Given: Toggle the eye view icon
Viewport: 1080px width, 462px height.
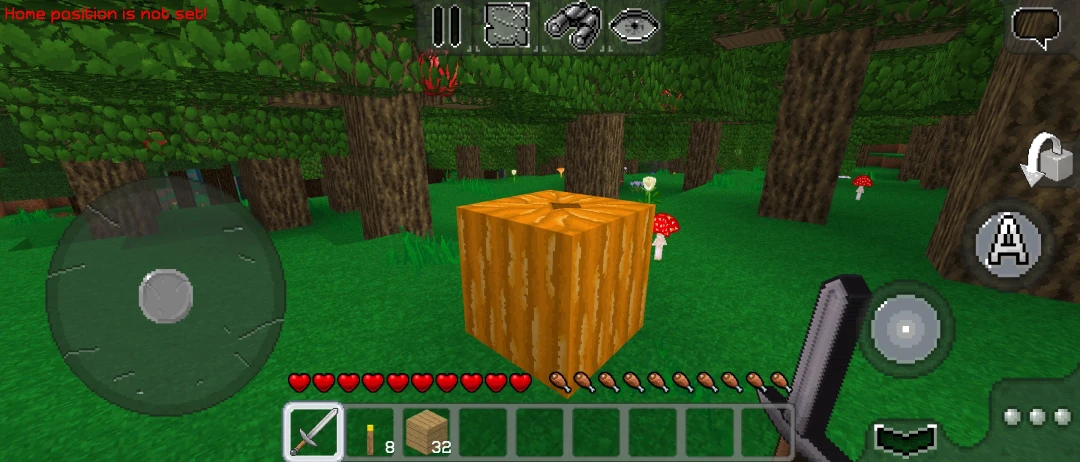Looking at the screenshot, I should 634,25.
